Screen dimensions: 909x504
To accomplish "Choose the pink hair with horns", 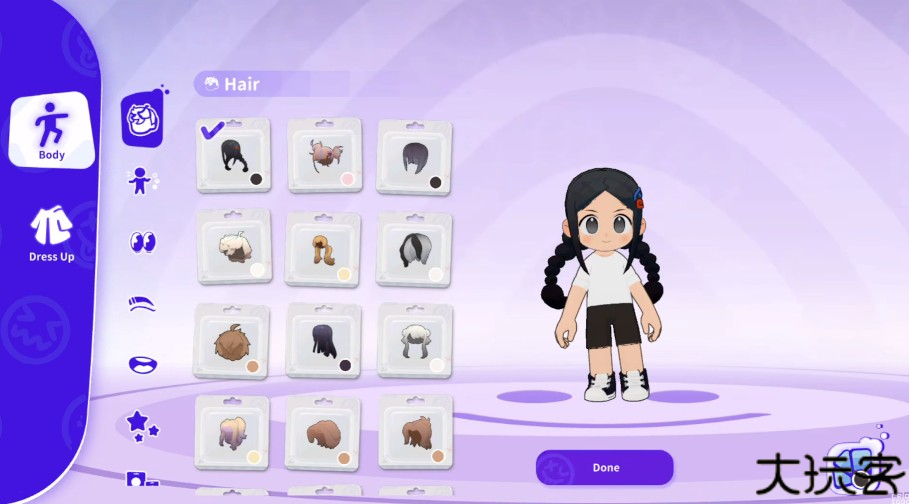I will pos(324,155).
